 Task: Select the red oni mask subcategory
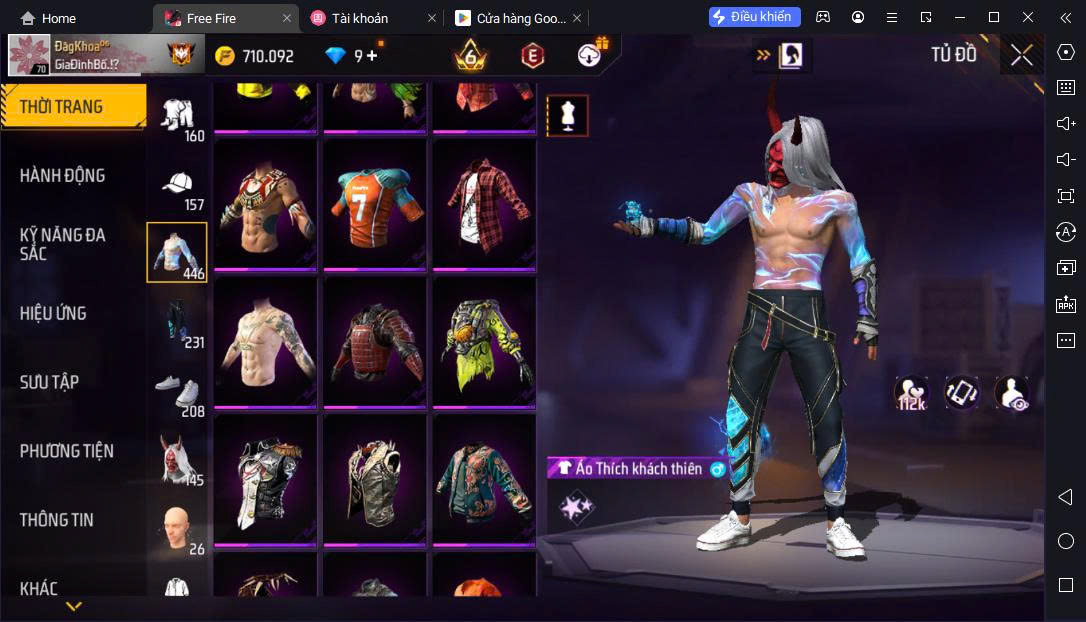177,460
